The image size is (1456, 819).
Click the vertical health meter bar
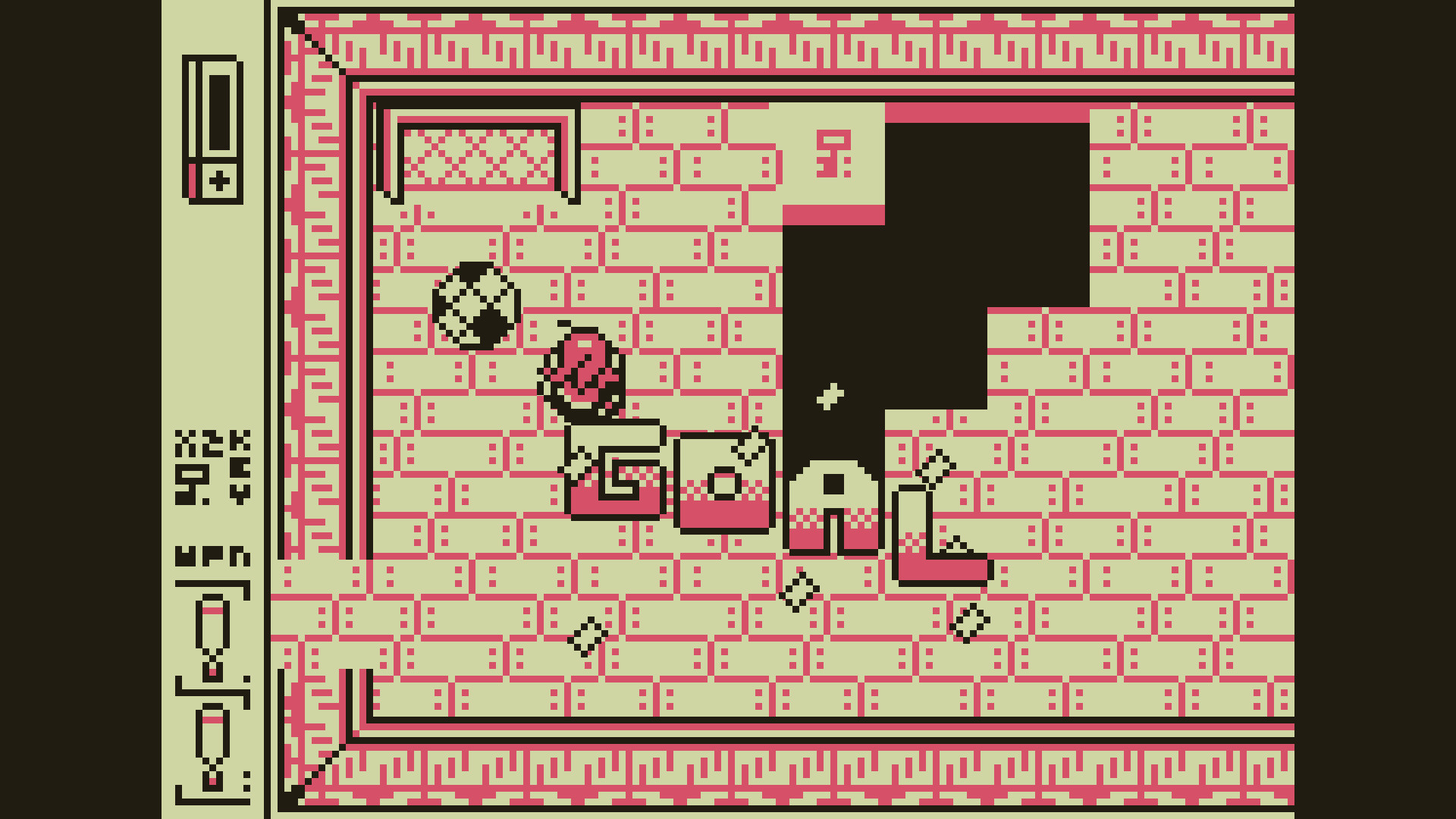(218, 110)
